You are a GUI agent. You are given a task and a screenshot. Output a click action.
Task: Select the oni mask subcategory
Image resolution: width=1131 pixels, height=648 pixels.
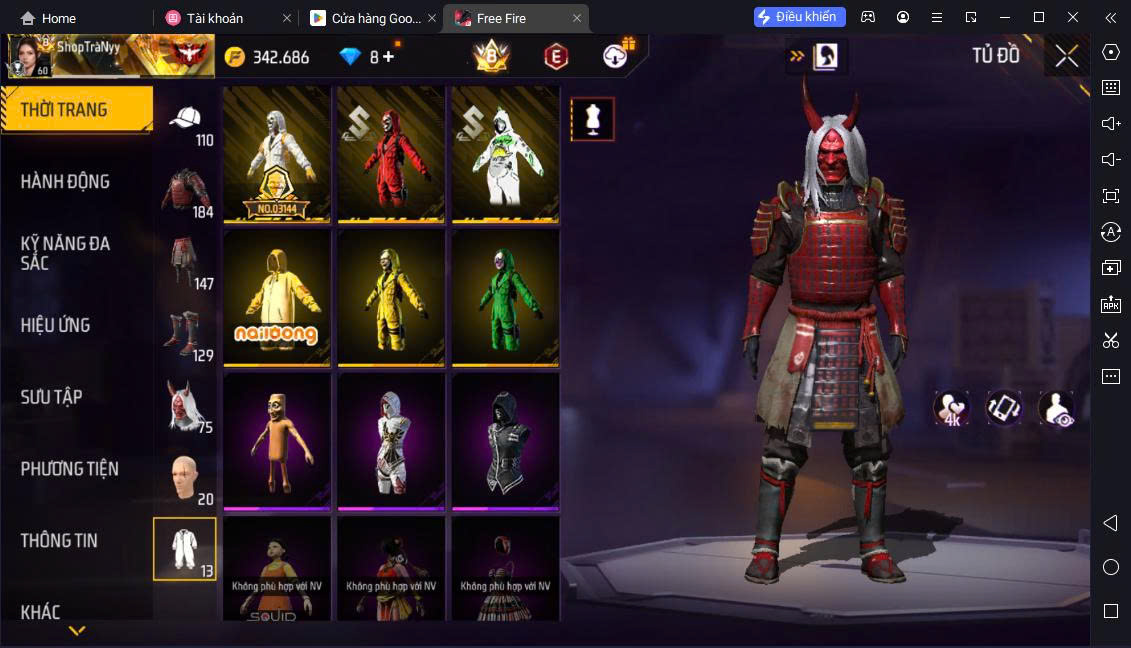[x=185, y=405]
